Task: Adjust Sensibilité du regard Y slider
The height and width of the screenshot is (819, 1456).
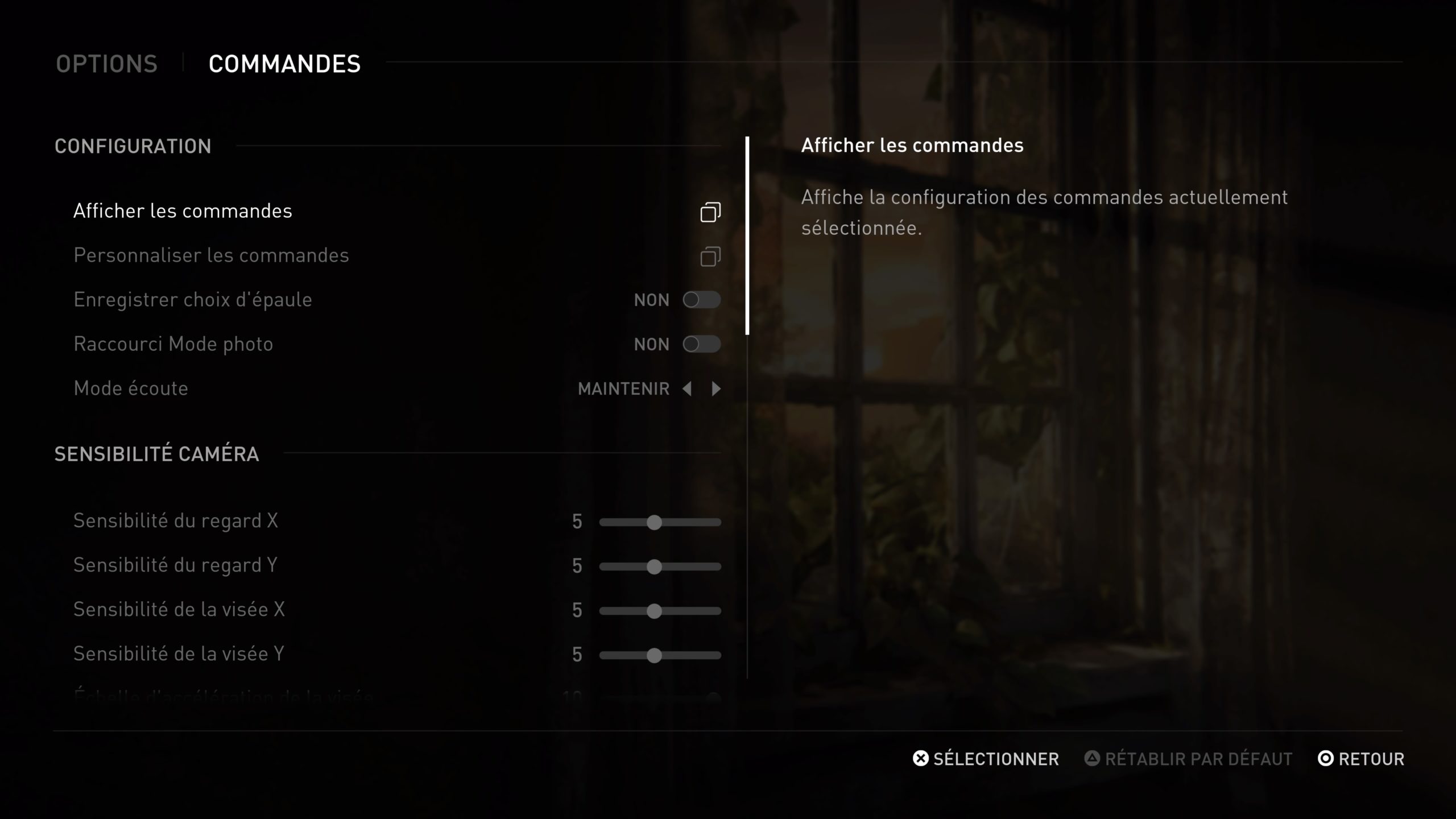Action: (655, 566)
